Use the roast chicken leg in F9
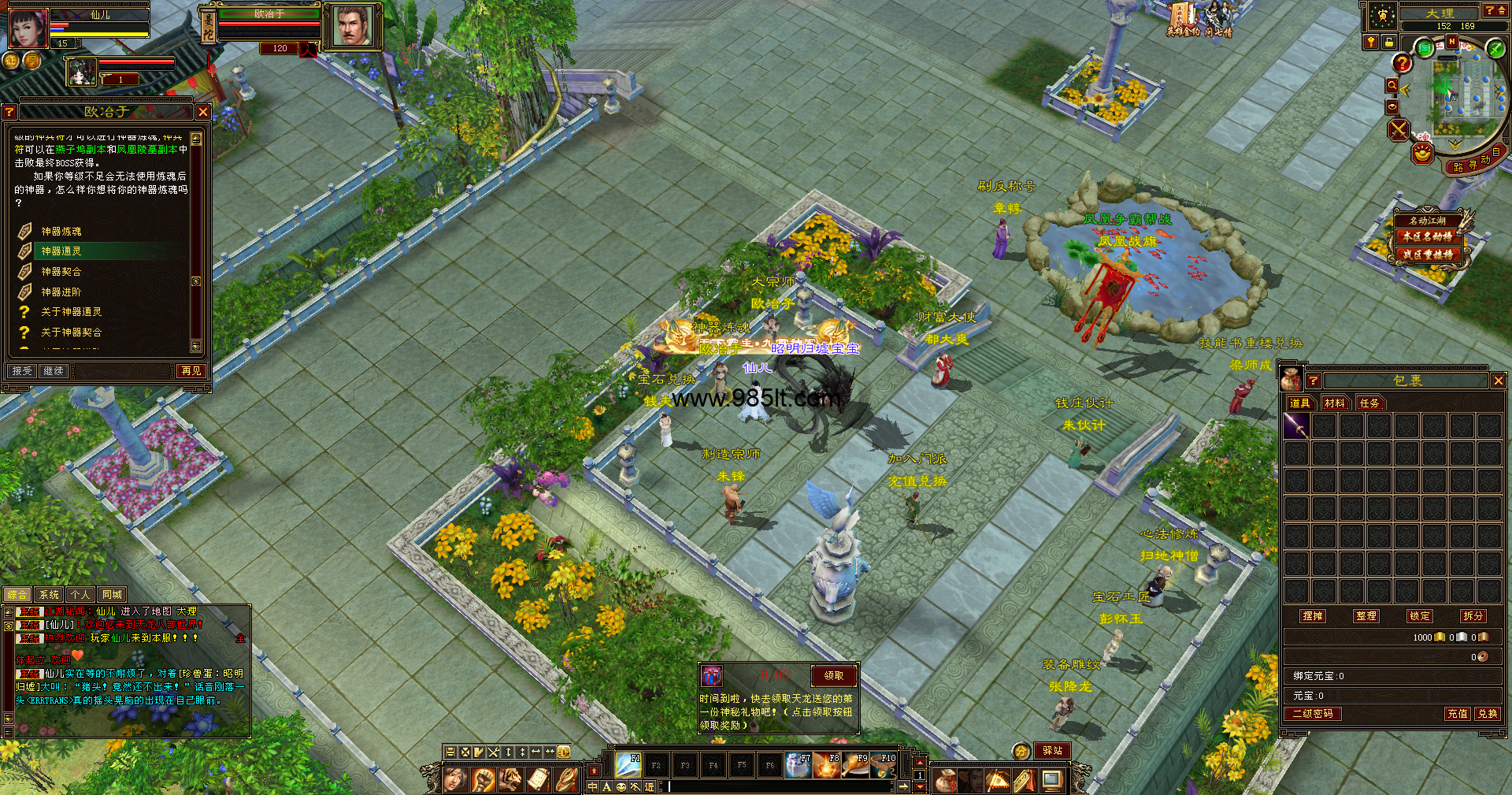 click(x=855, y=764)
